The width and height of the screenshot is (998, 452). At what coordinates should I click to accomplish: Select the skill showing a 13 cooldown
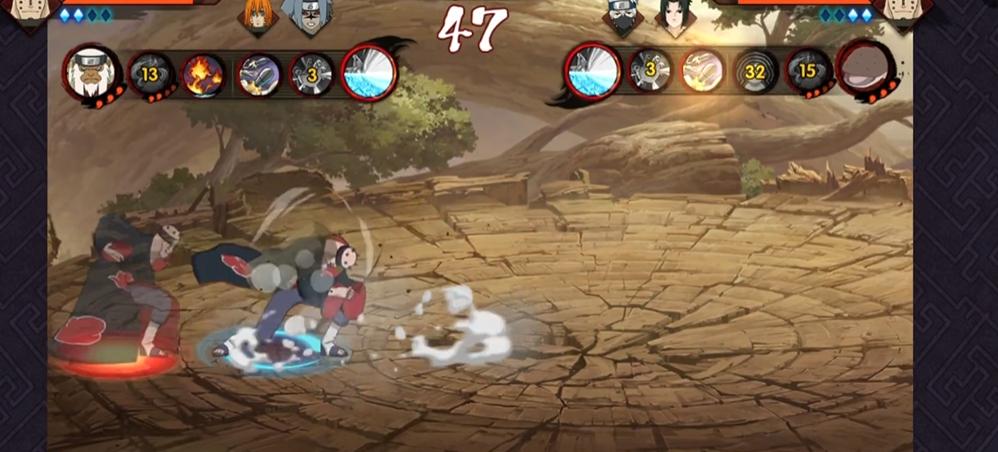click(151, 73)
